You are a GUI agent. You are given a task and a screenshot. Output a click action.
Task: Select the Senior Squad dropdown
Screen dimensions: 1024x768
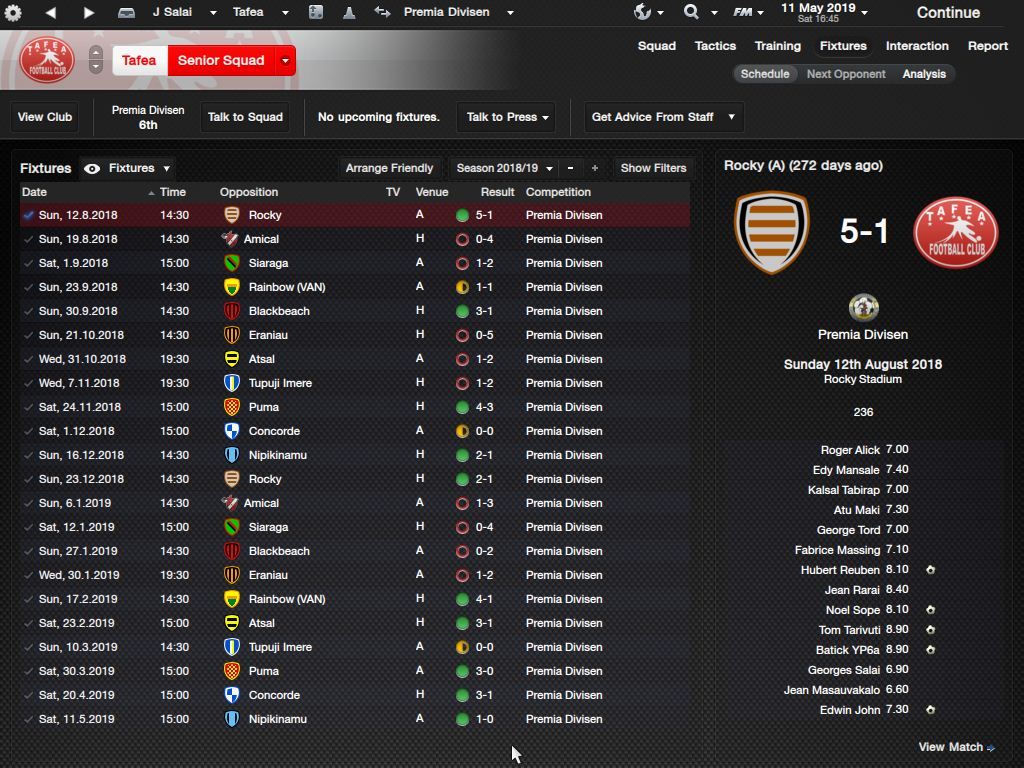230,60
